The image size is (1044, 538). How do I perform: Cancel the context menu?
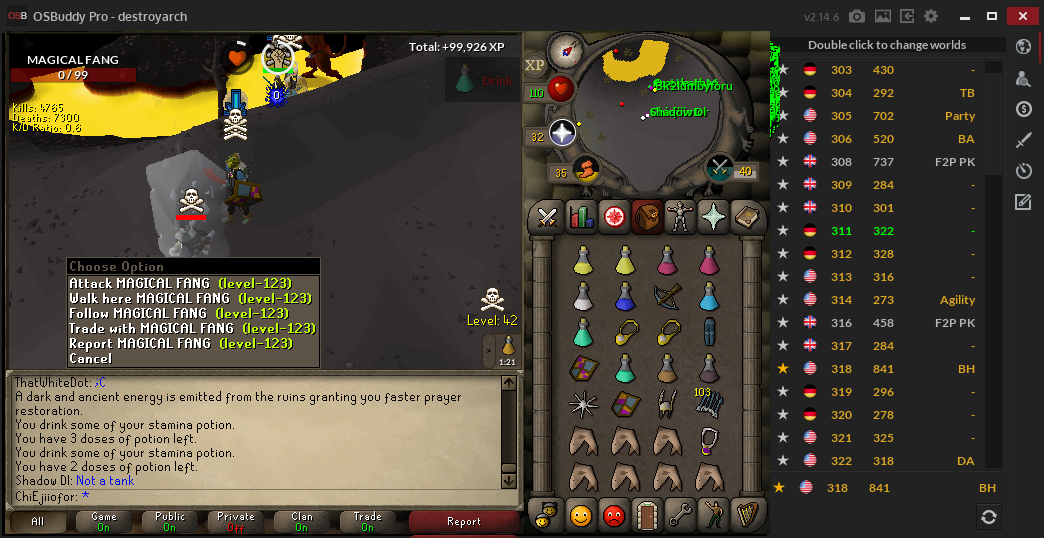91,358
